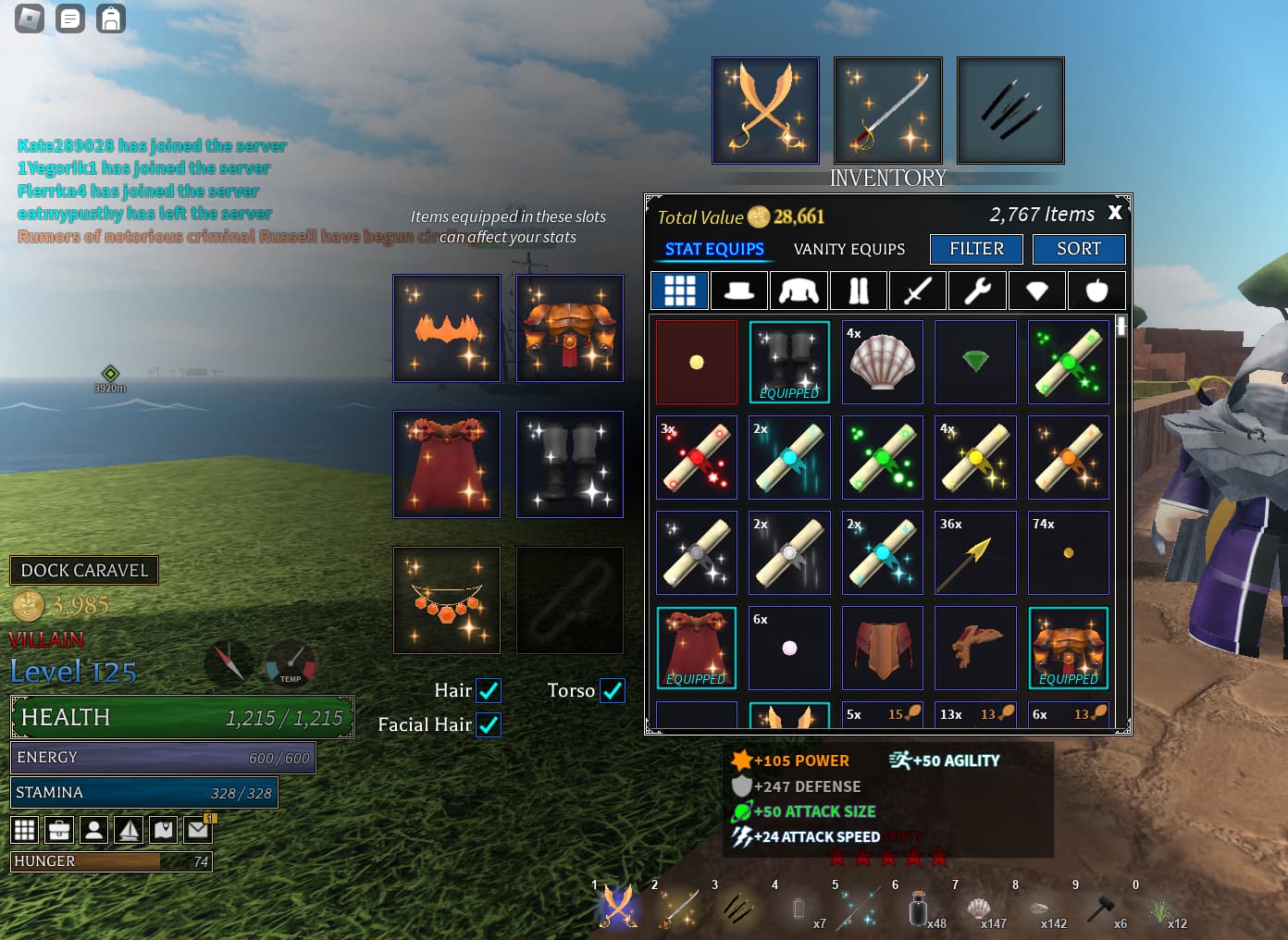Click the Dock Caravel button
The width and height of the screenshot is (1288, 940).
[84, 570]
